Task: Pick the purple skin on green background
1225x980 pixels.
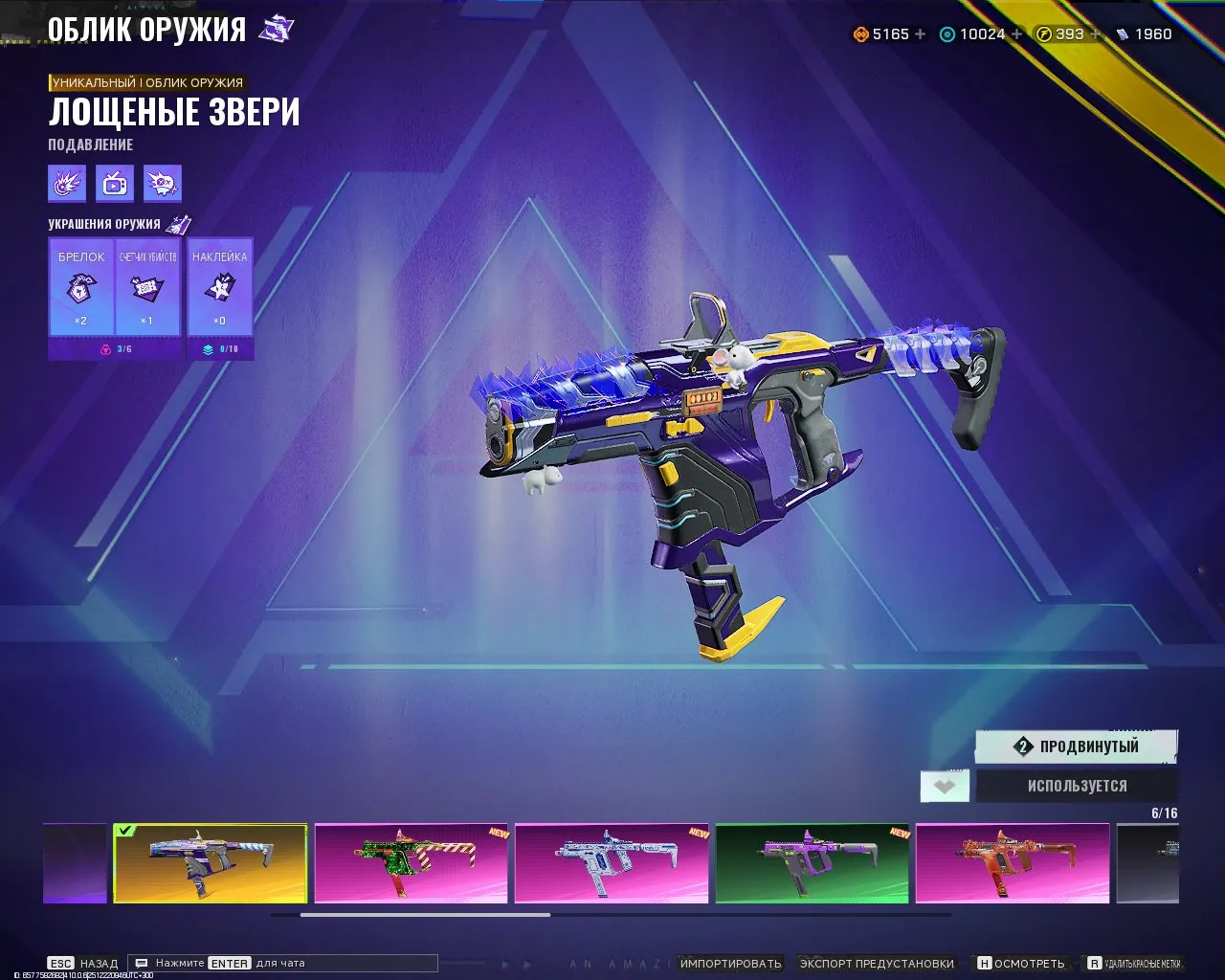Action: tap(812, 863)
